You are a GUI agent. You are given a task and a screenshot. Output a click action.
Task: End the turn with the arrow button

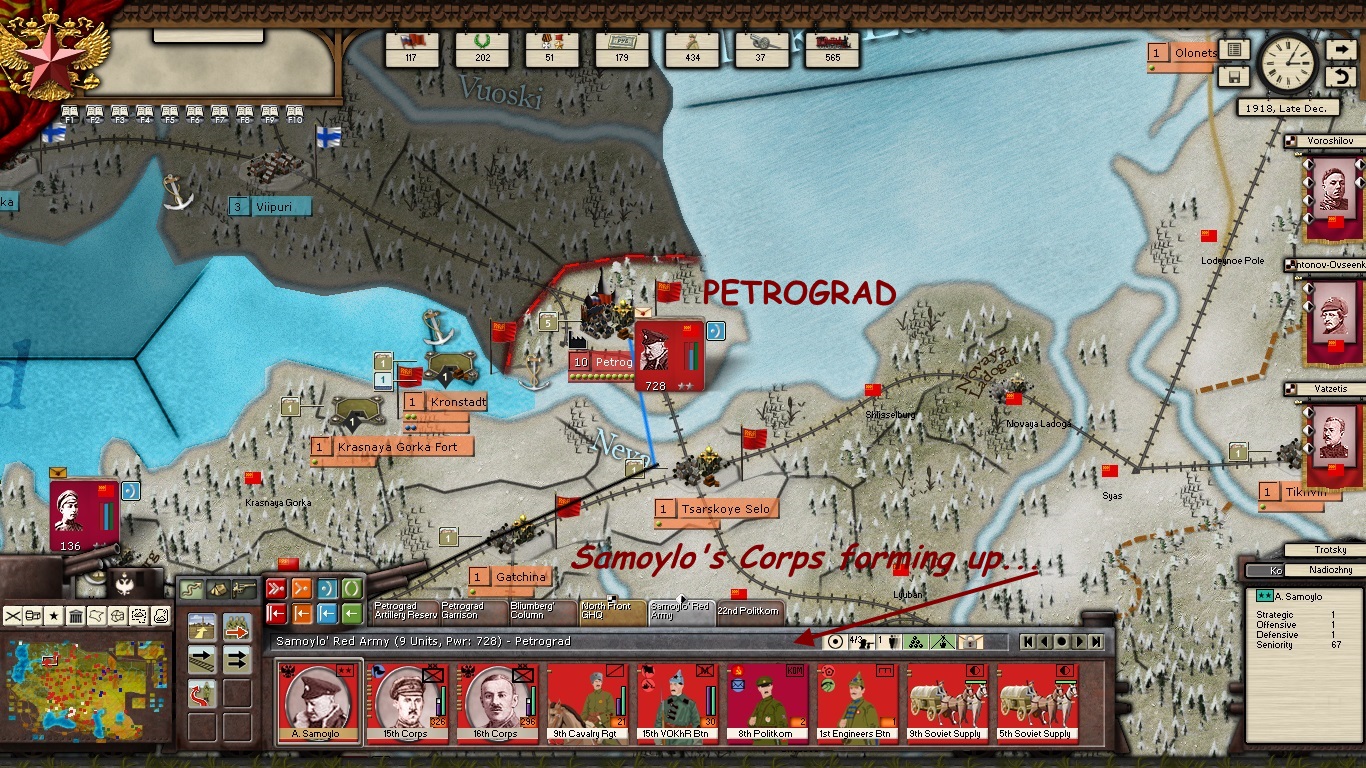click(x=1341, y=50)
